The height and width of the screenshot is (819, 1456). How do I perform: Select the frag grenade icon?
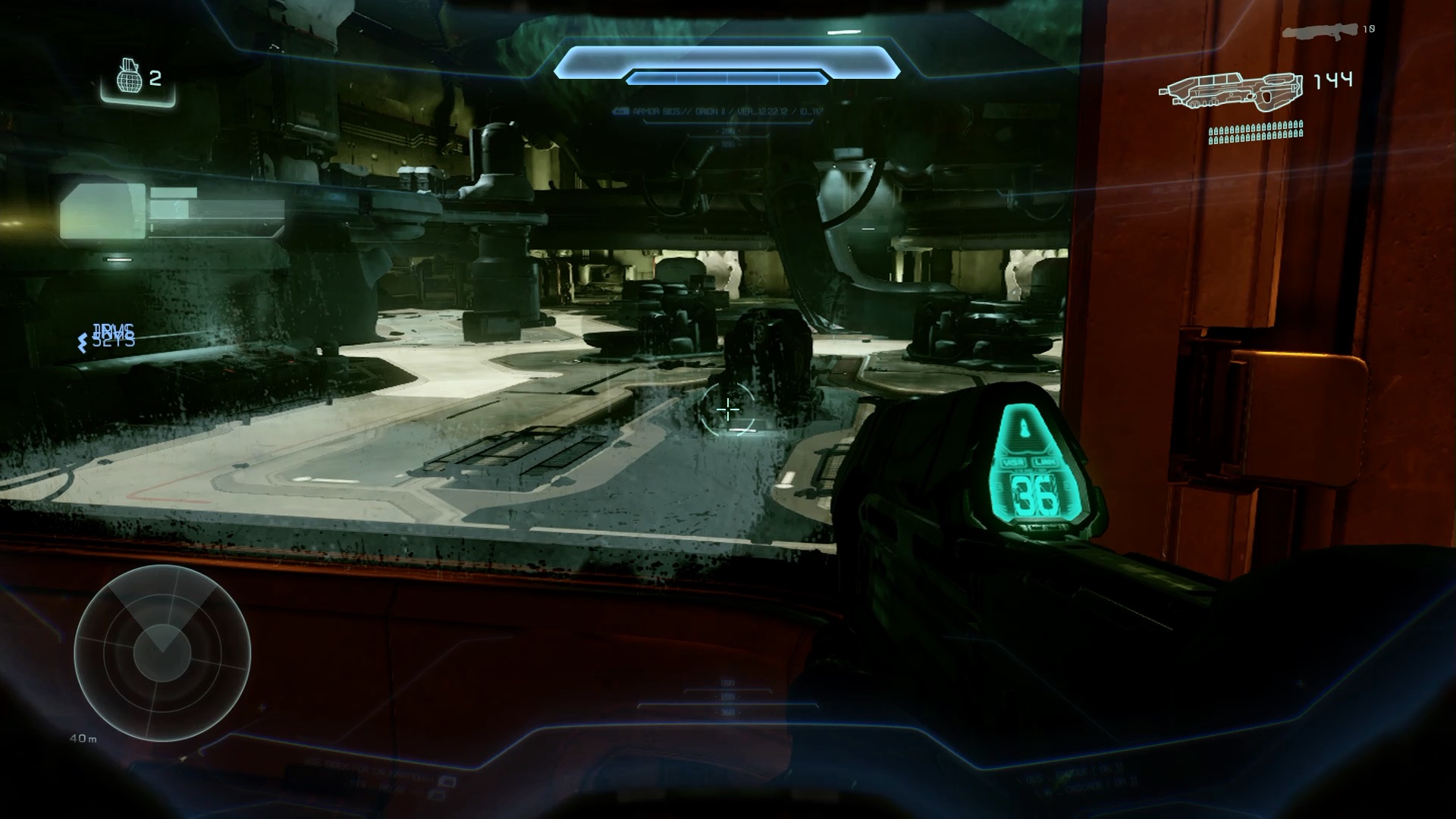point(130,77)
